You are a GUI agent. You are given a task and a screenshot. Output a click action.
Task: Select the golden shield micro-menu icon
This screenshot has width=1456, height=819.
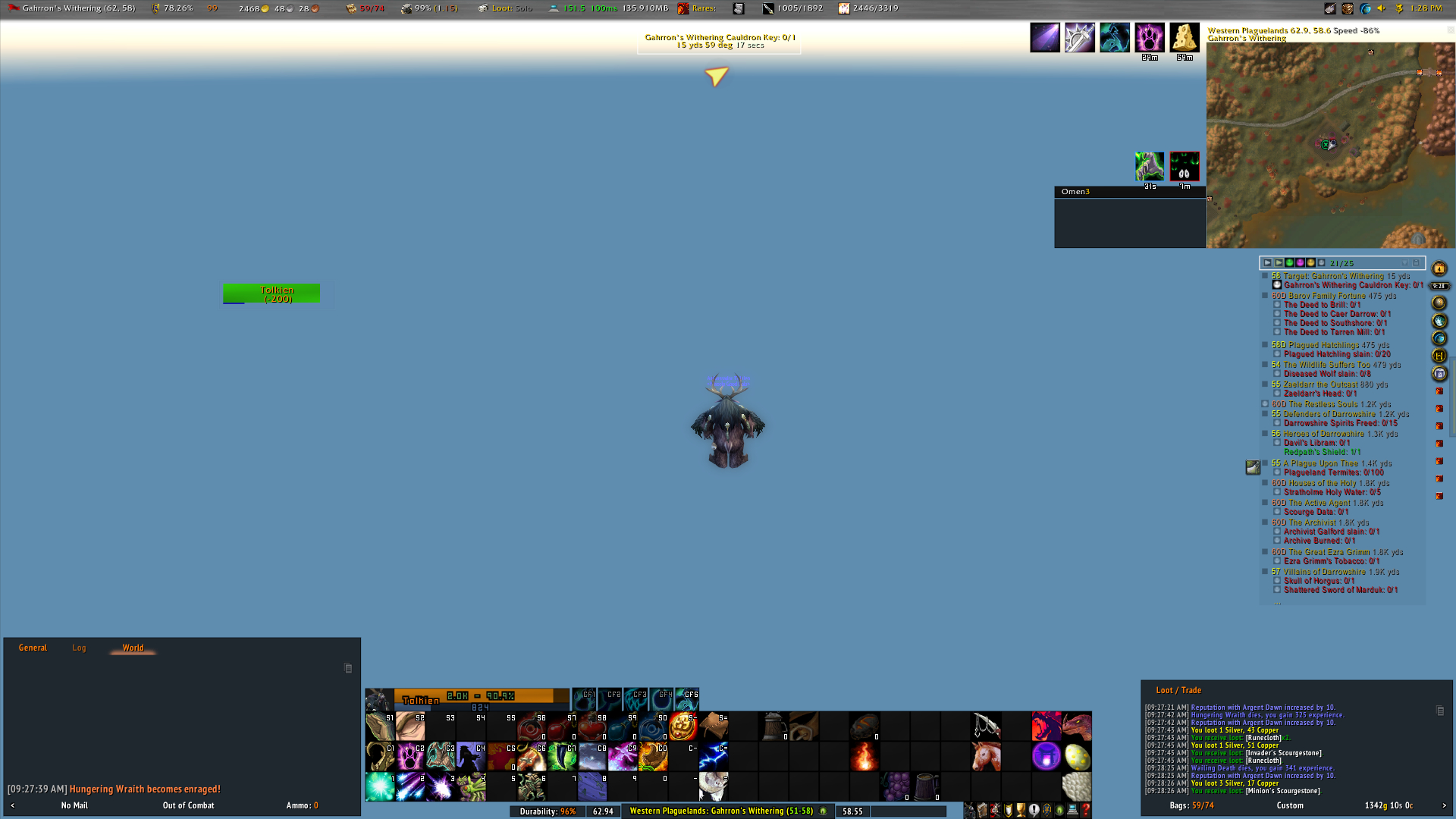click(x=1008, y=811)
